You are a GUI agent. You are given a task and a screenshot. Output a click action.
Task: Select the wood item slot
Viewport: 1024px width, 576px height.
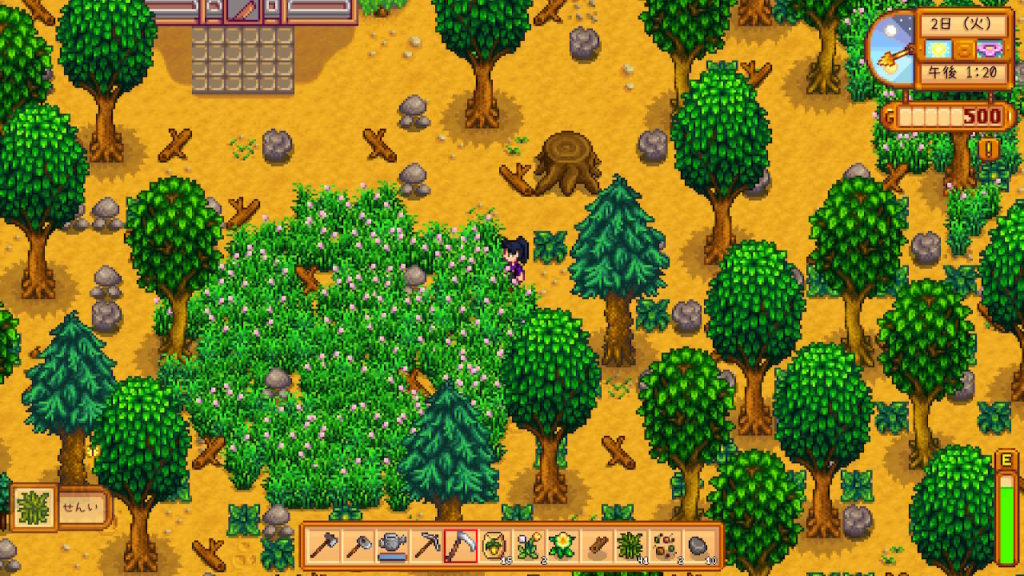pos(596,547)
